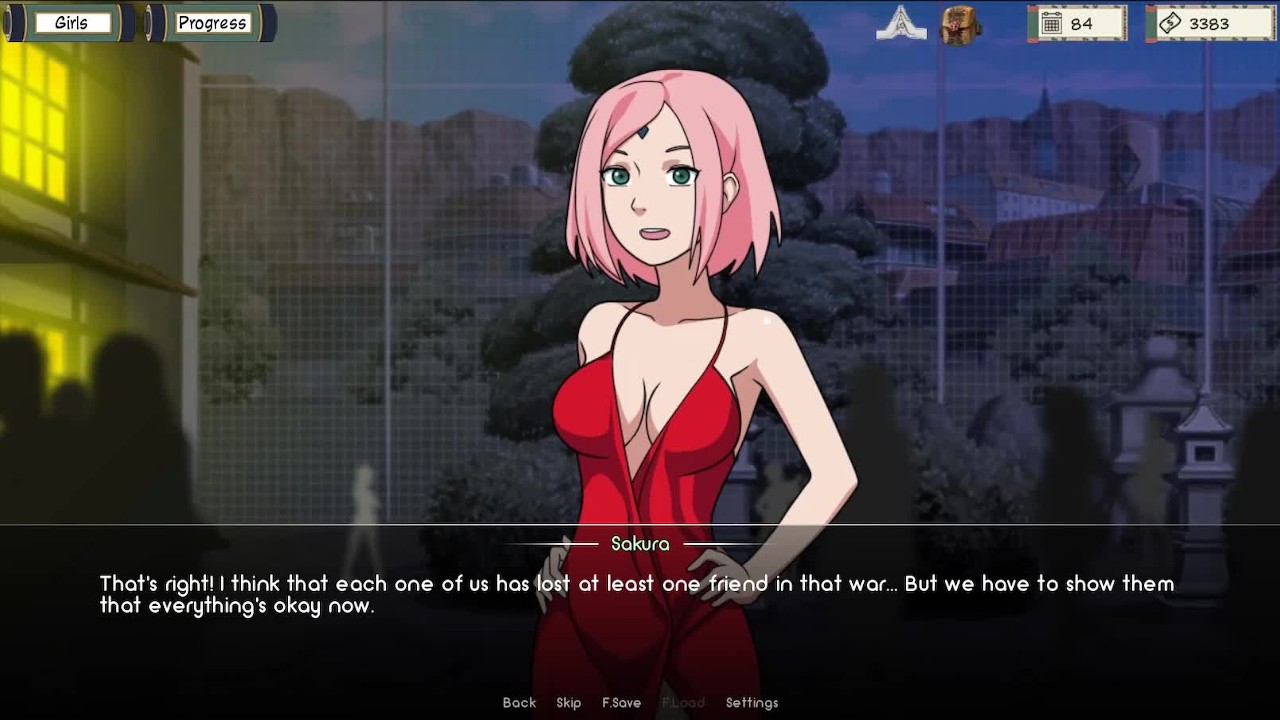Open the Progress menu

click(x=212, y=23)
